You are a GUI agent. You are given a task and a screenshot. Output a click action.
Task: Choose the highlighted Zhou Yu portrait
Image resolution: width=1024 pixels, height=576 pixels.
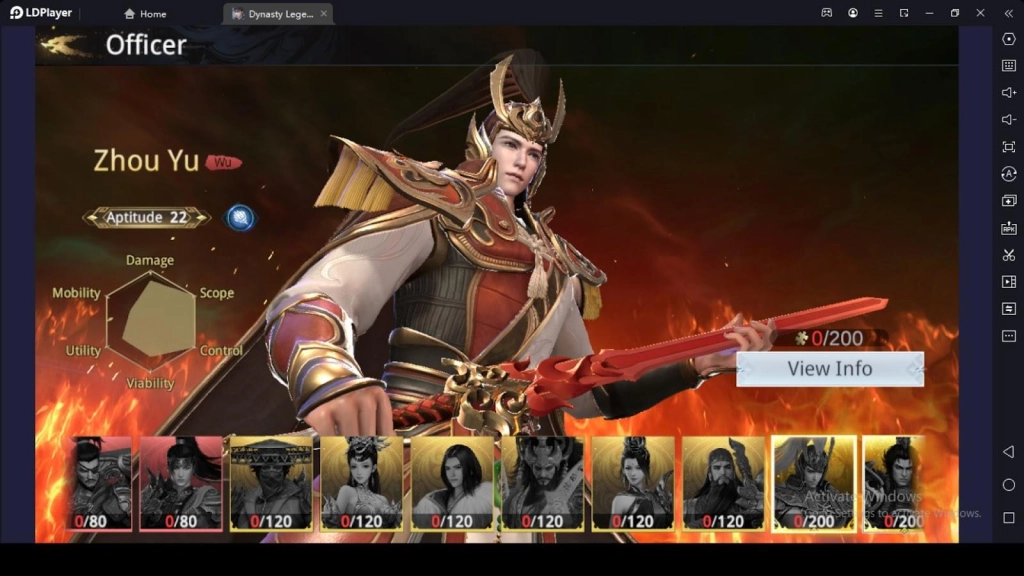point(814,482)
